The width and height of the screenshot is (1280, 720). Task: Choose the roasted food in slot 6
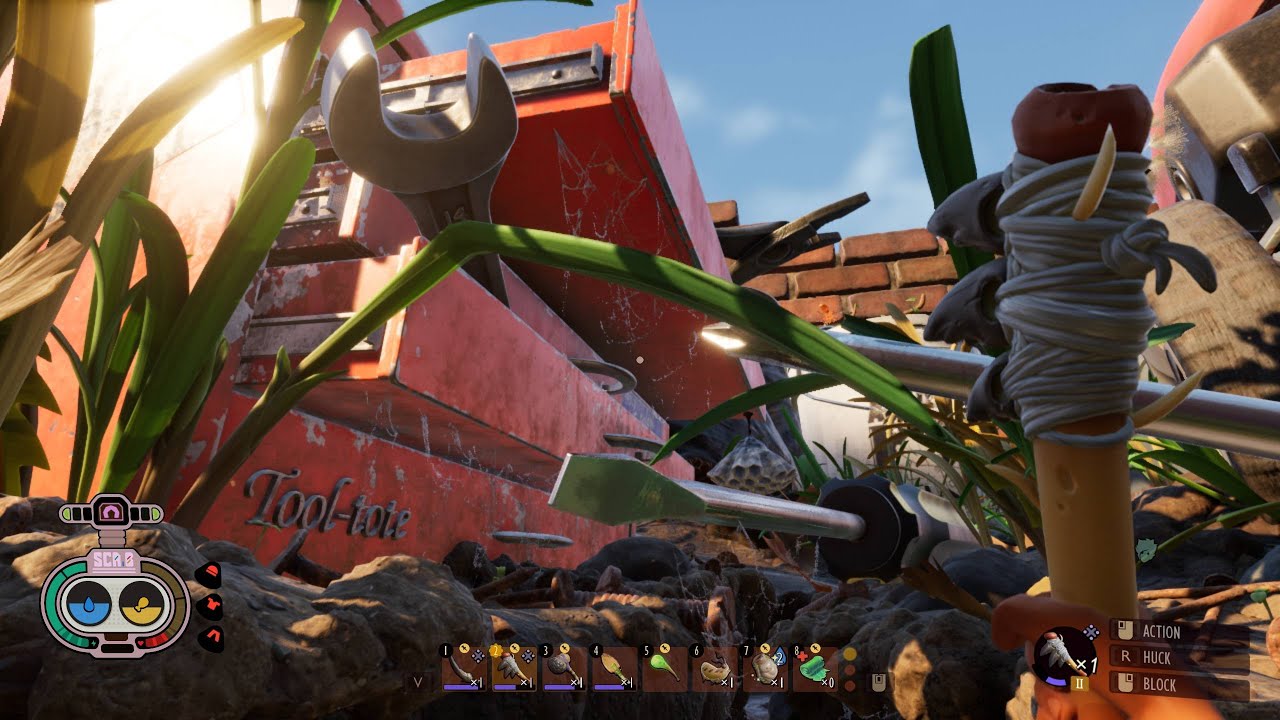714,668
